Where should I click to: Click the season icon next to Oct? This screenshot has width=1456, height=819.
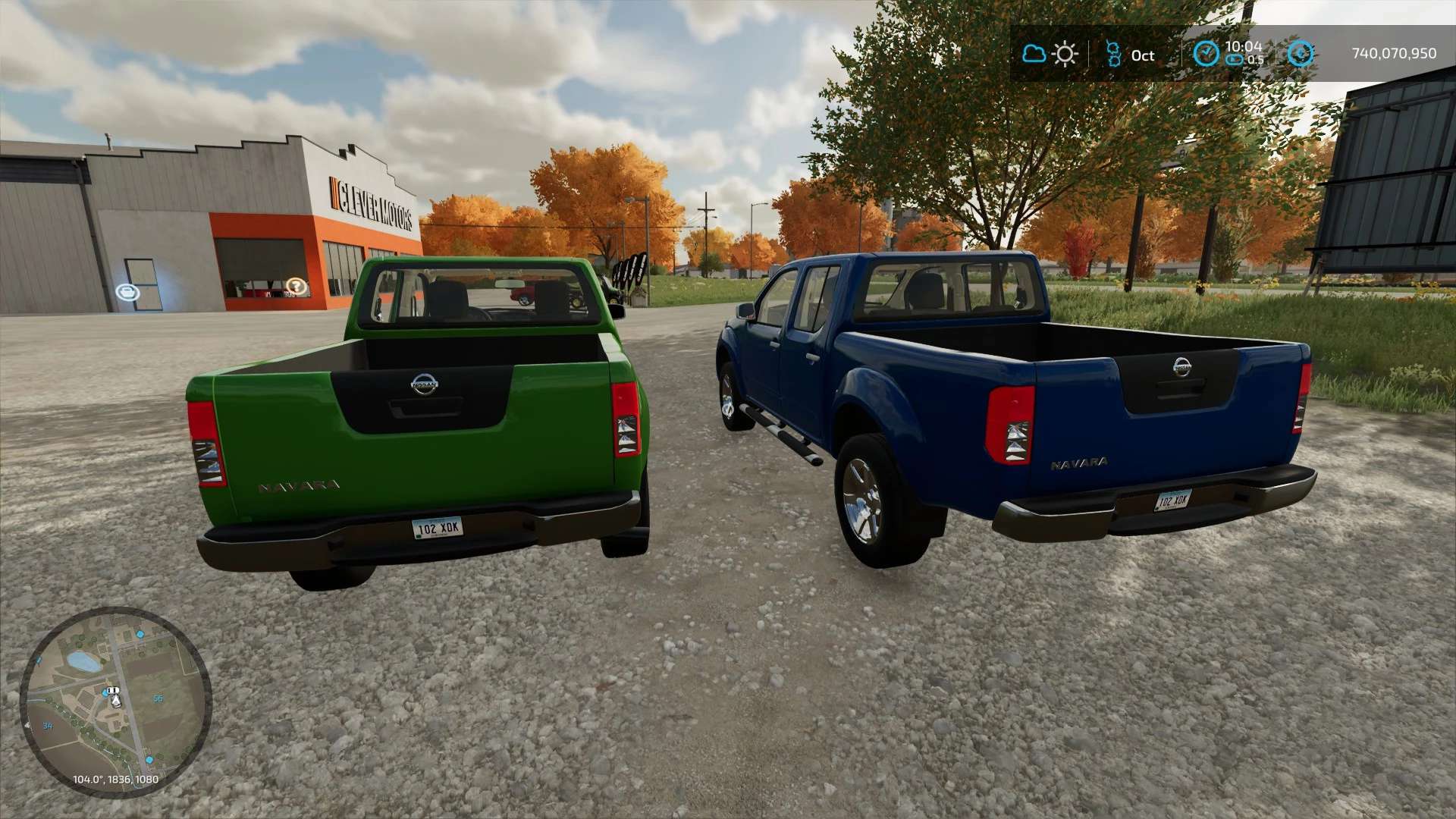click(1113, 54)
